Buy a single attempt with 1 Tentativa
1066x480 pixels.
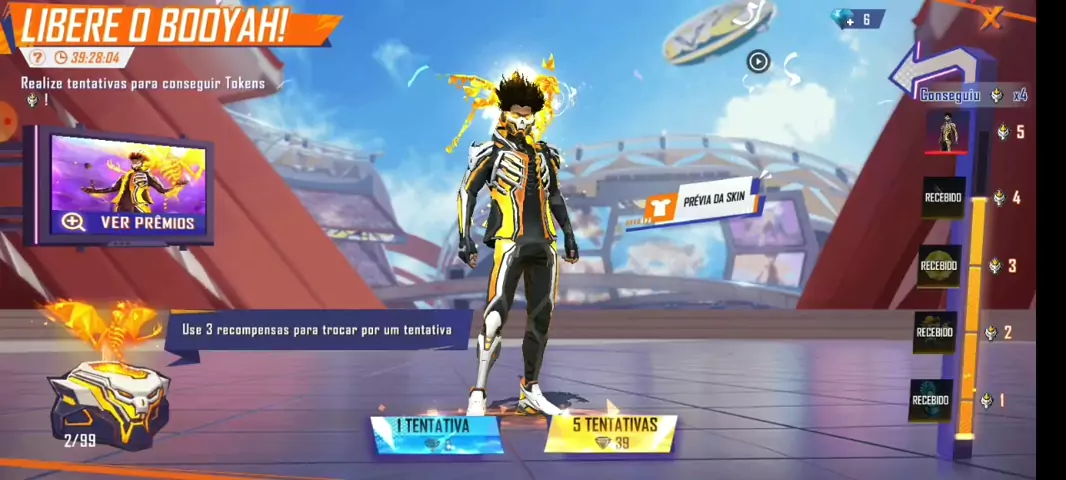click(x=436, y=434)
